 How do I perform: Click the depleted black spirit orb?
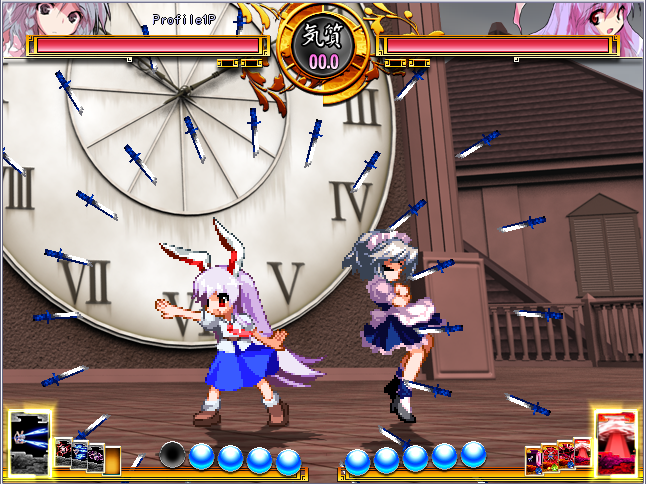[173, 455]
